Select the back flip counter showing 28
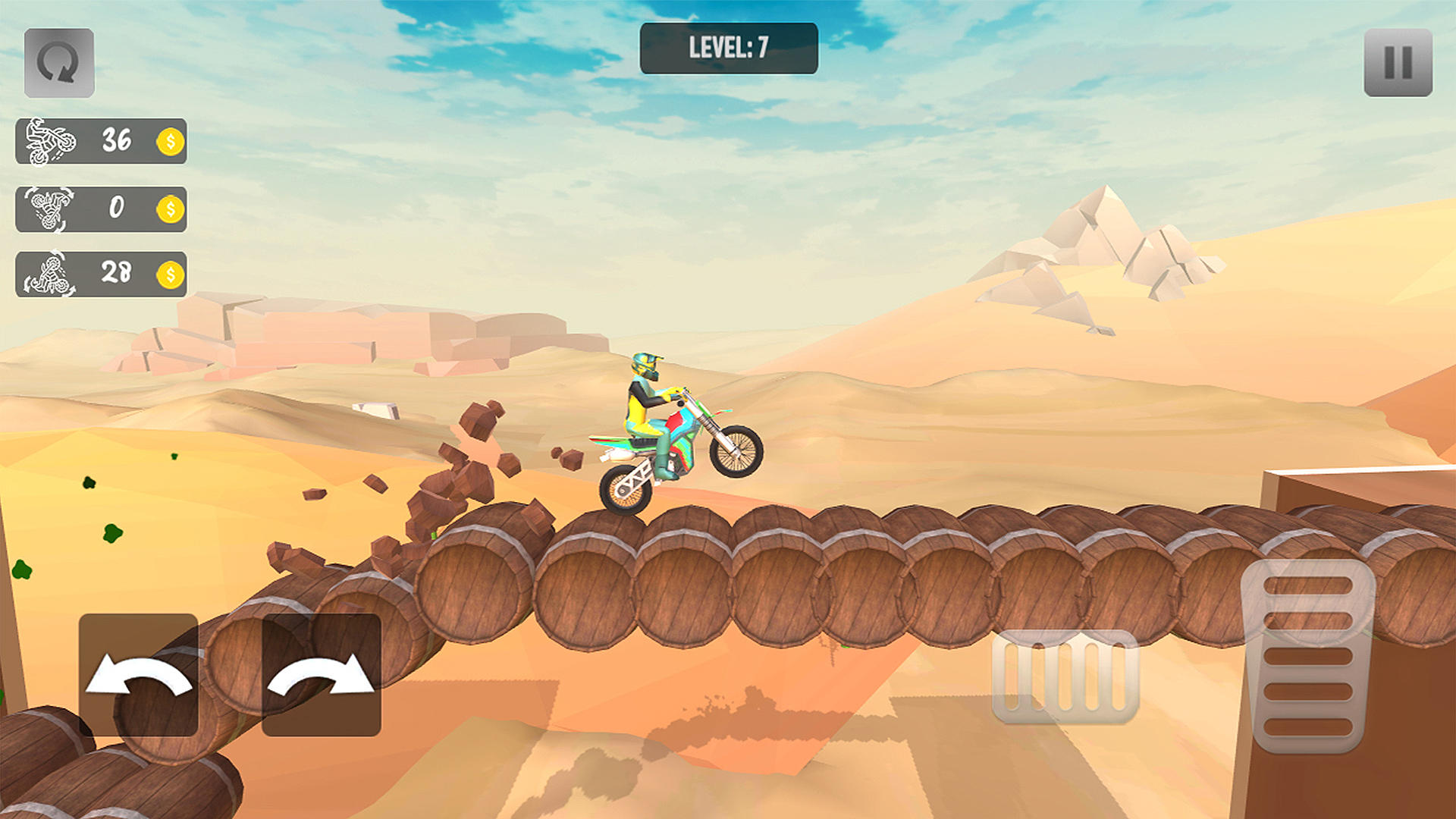The image size is (1456, 819). (x=101, y=273)
